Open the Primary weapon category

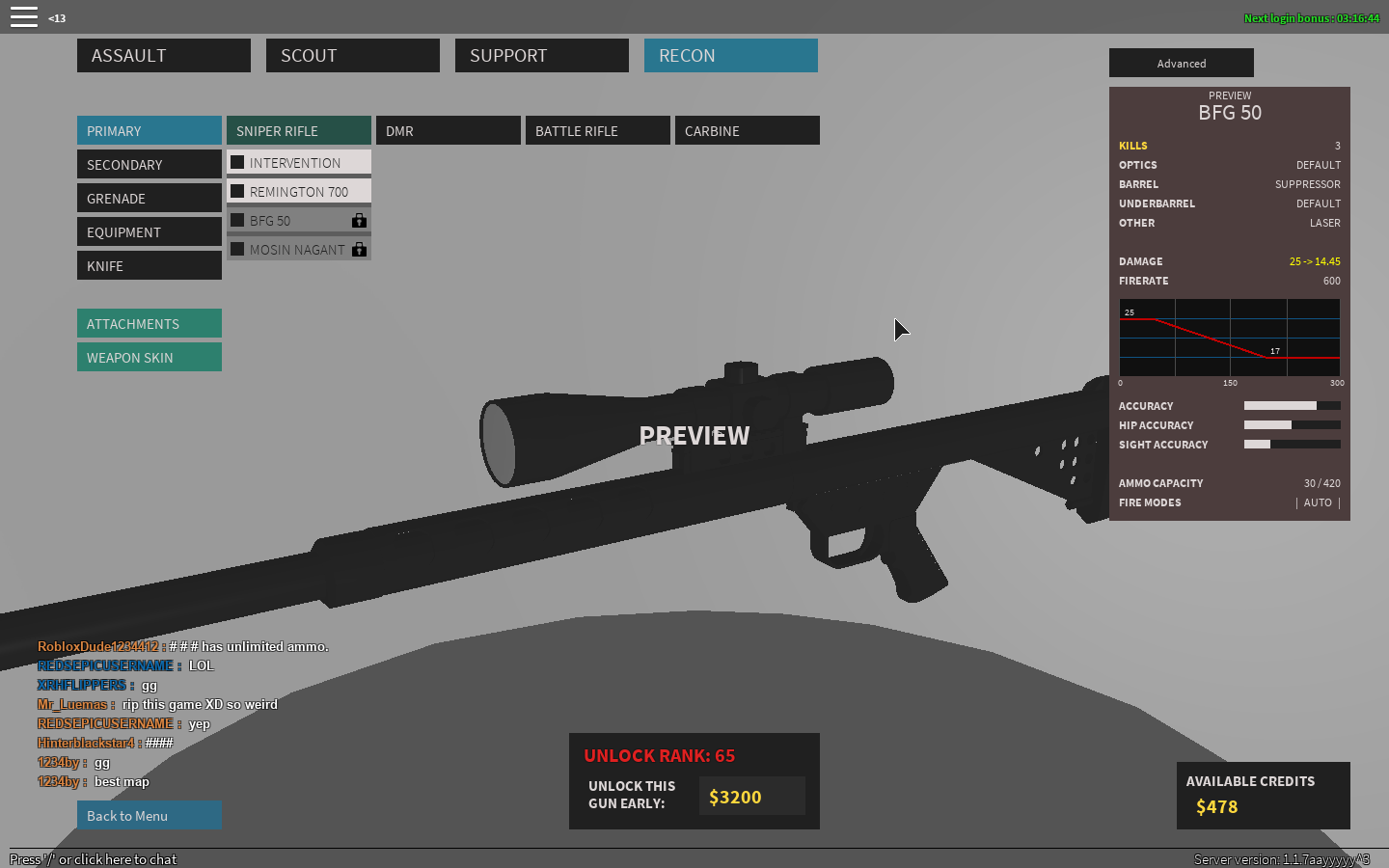pyautogui.click(x=149, y=131)
